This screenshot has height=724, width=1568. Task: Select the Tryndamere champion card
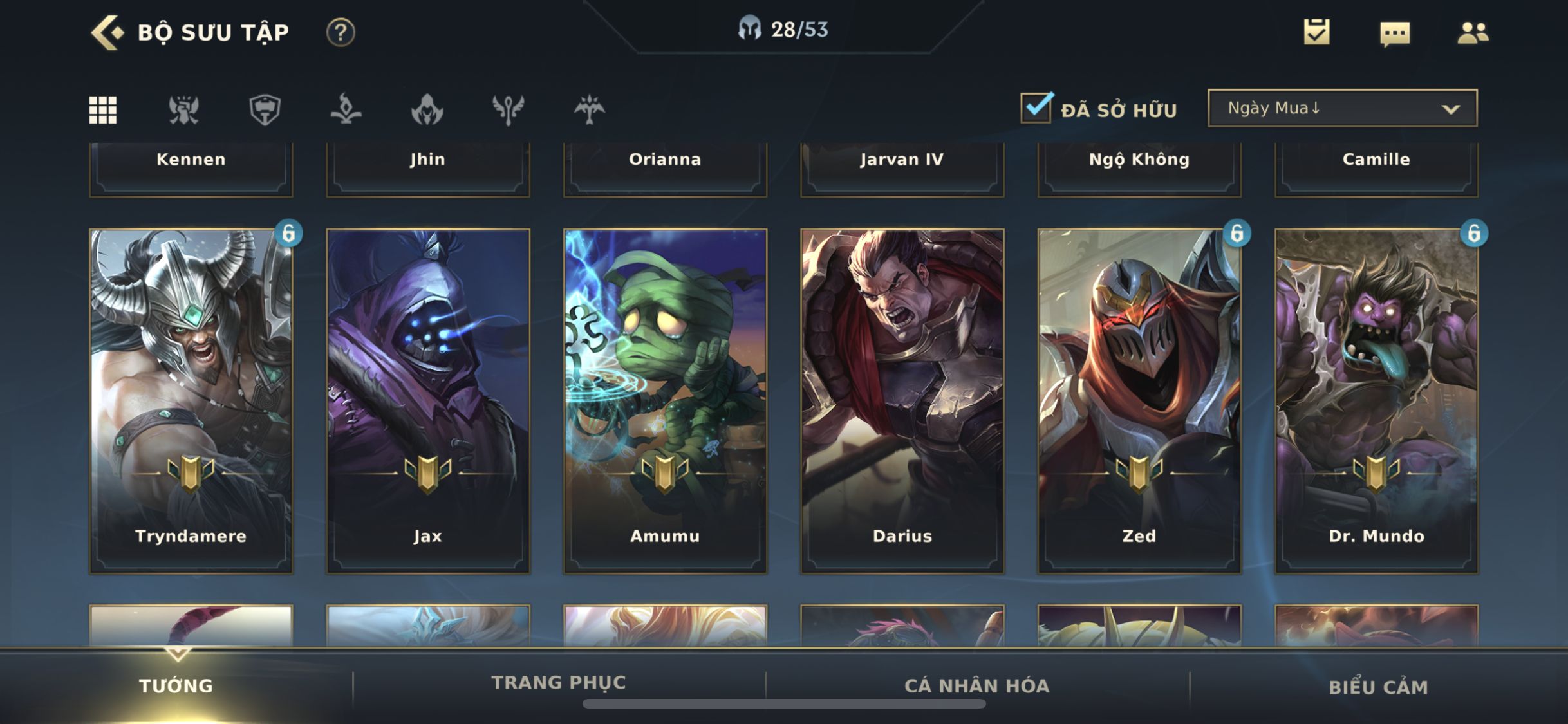(191, 400)
